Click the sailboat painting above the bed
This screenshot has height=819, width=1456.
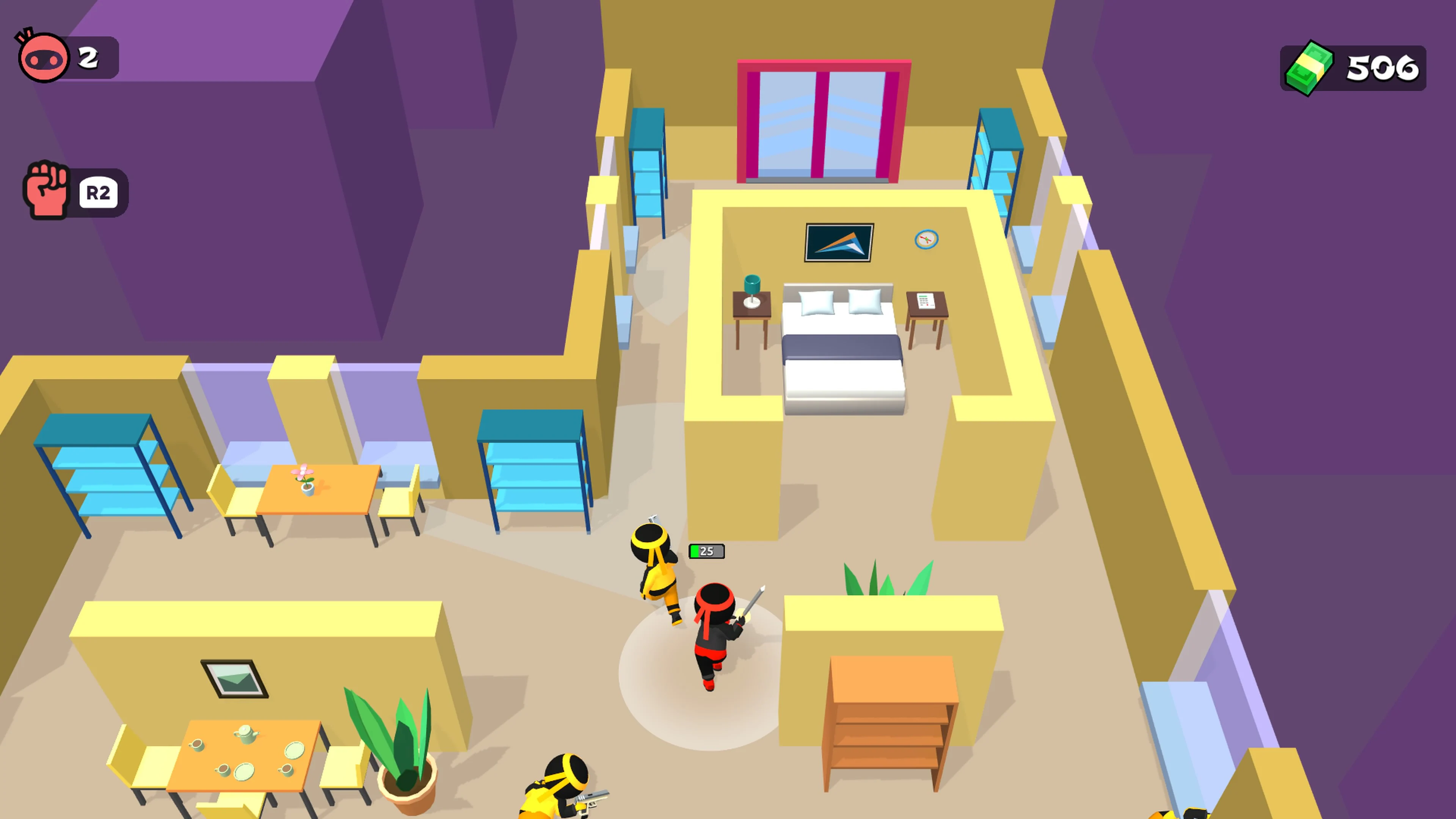[x=838, y=243]
